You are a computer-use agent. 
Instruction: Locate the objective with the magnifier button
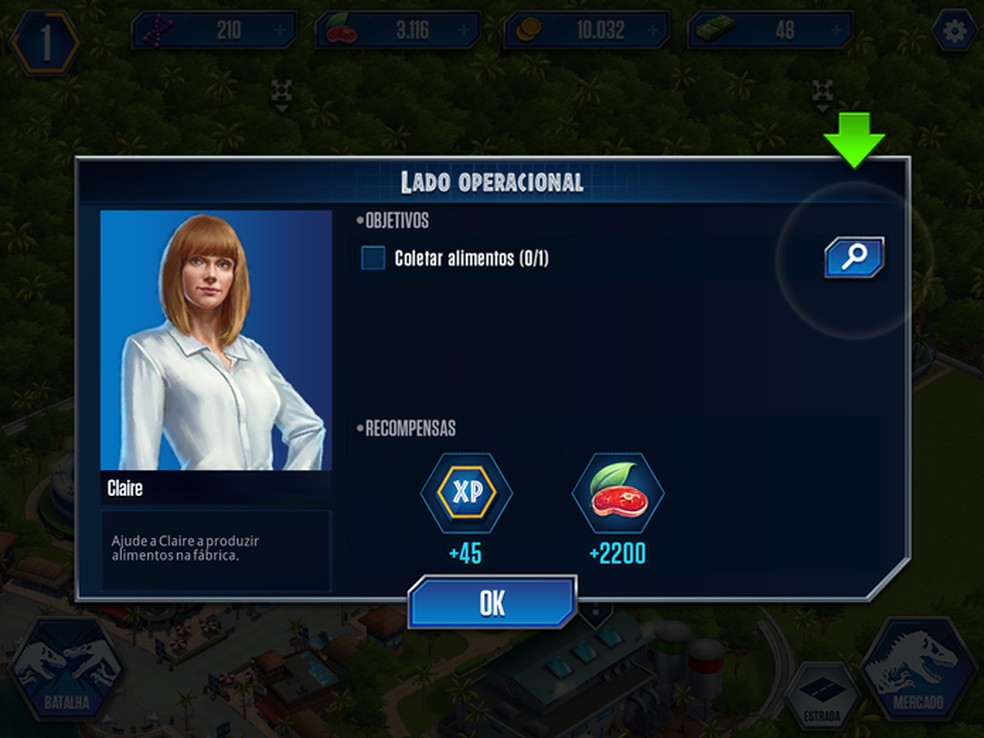coord(854,257)
